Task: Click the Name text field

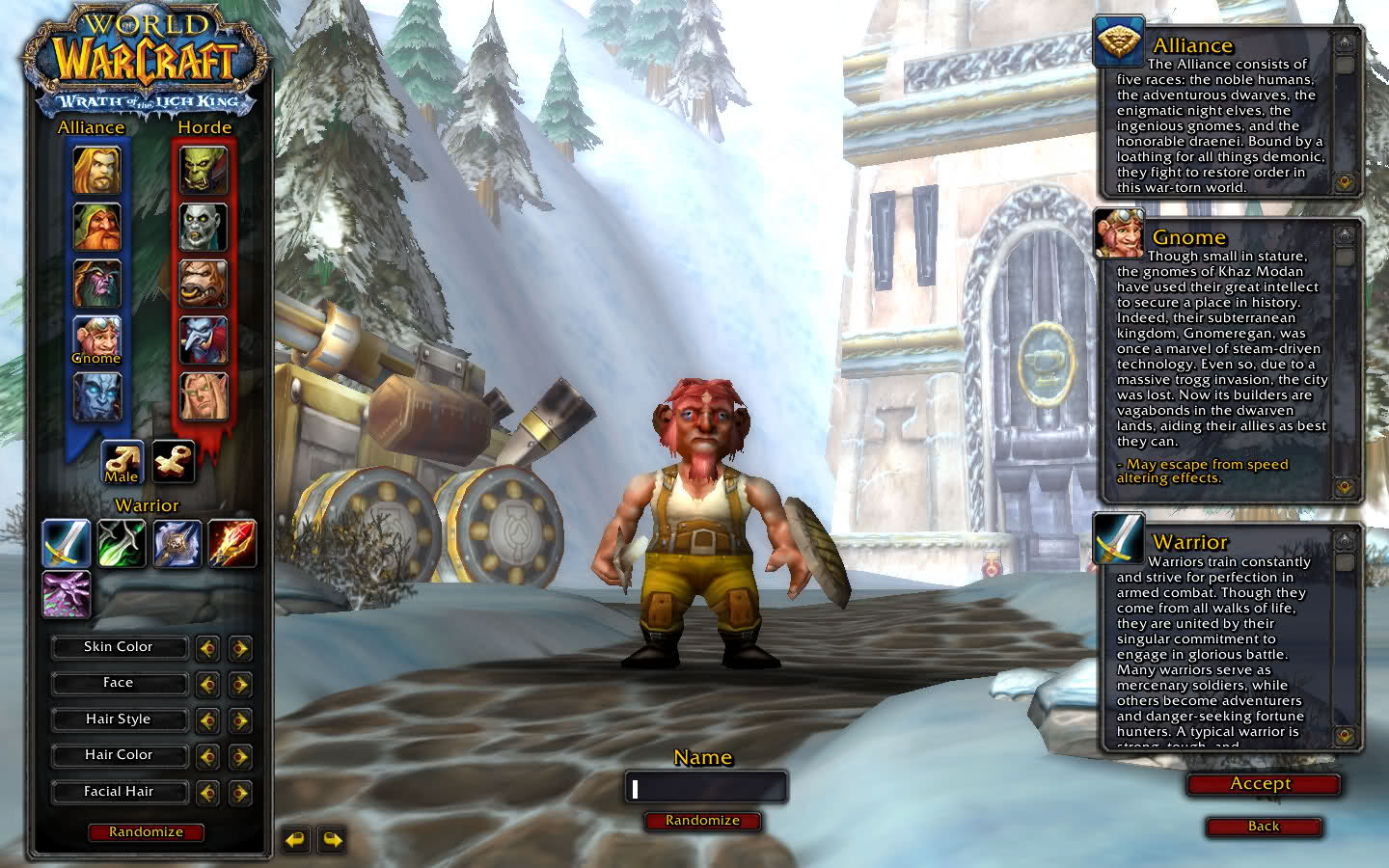Action: tap(706, 788)
